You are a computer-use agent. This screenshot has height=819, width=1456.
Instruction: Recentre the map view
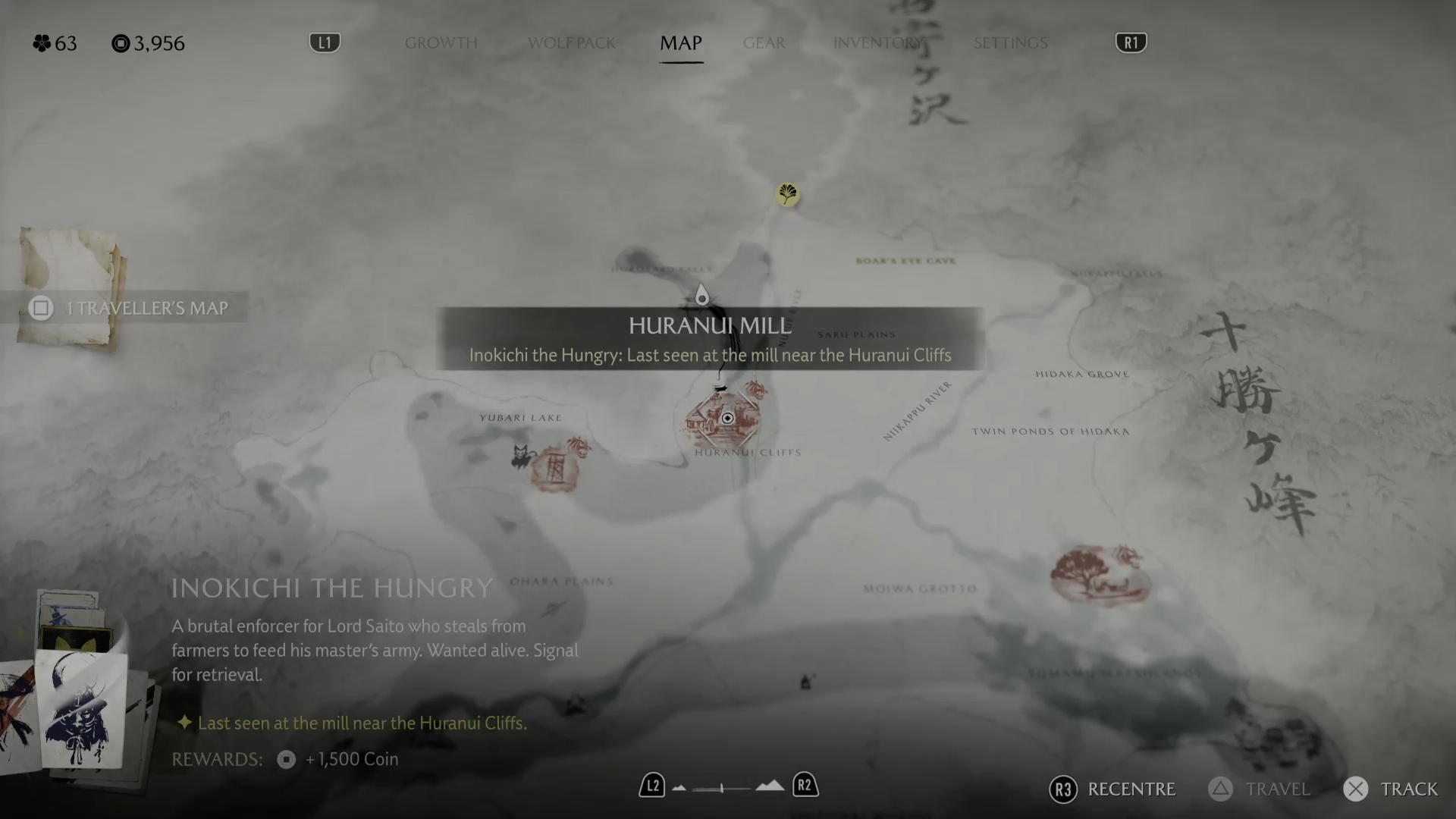click(1112, 789)
